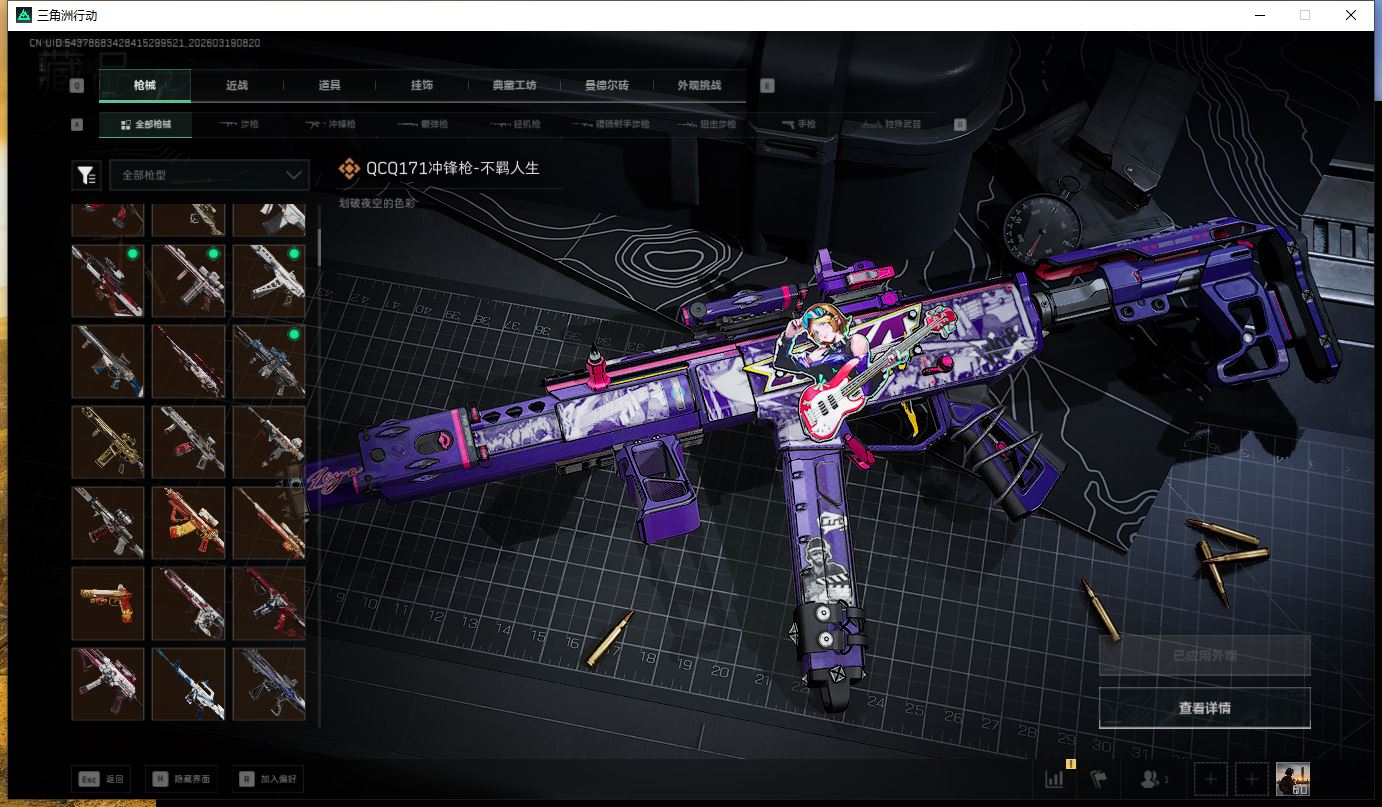Switch to the 外观挑战 tab
This screenshot has width=1382, height=807.
[x=699, y=86]
